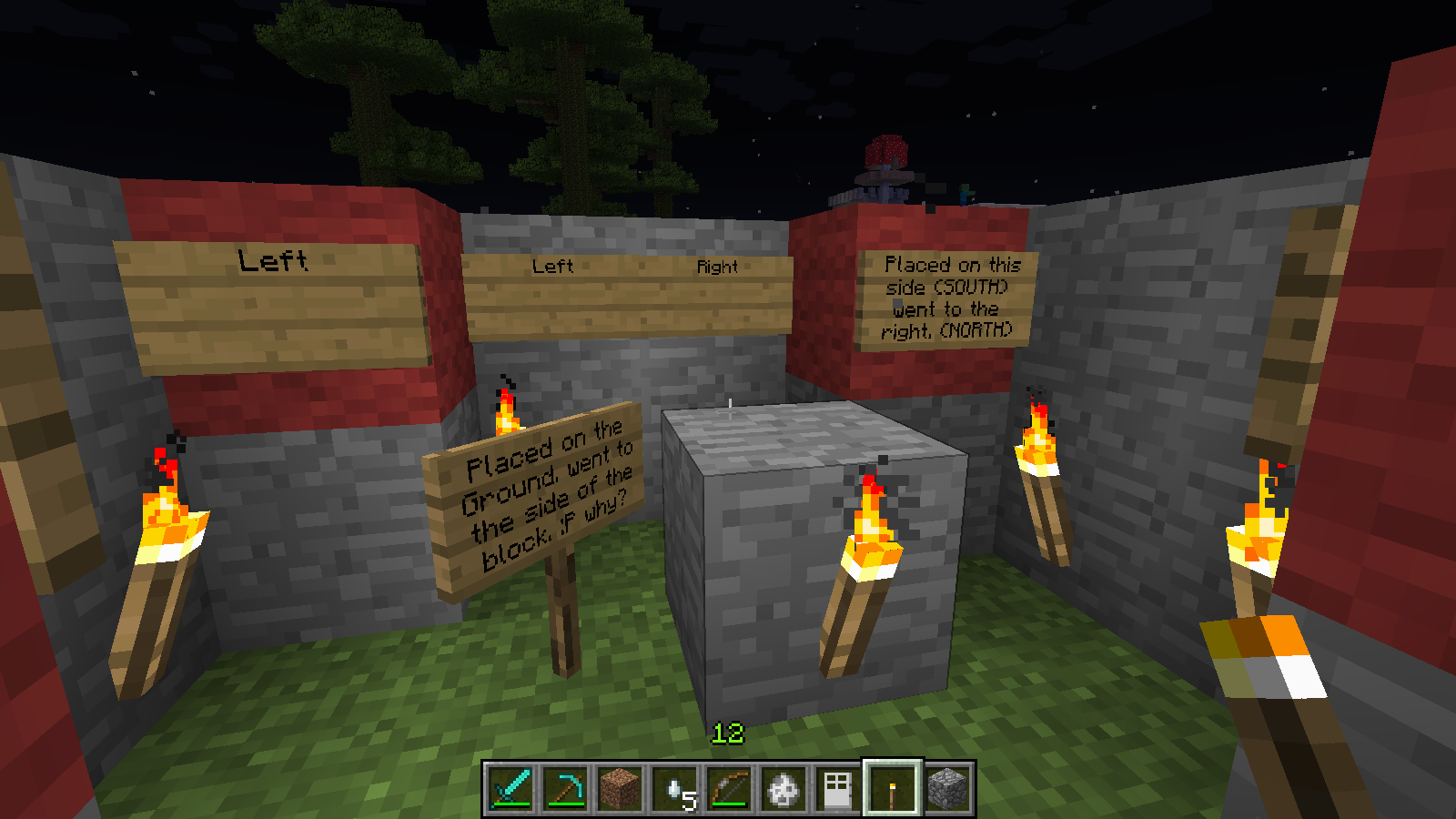Select the slot holding five white items
Screen dimensions: 1456x819
click(x=674, y=789)
